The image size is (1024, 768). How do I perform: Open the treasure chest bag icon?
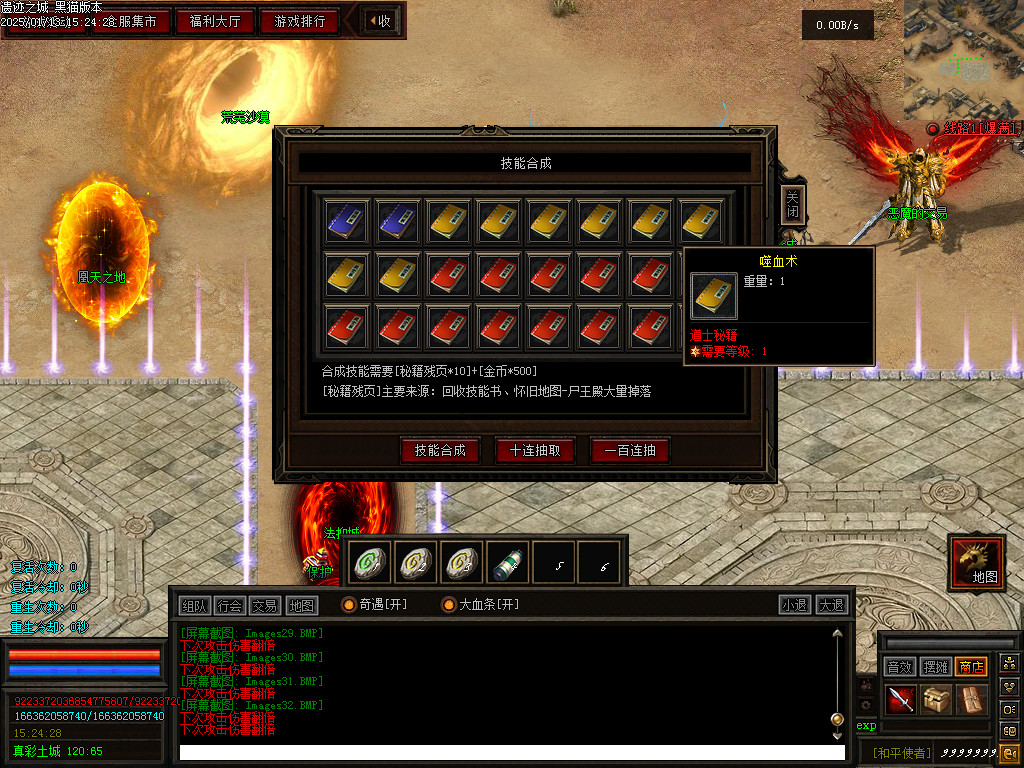point(937,699)
